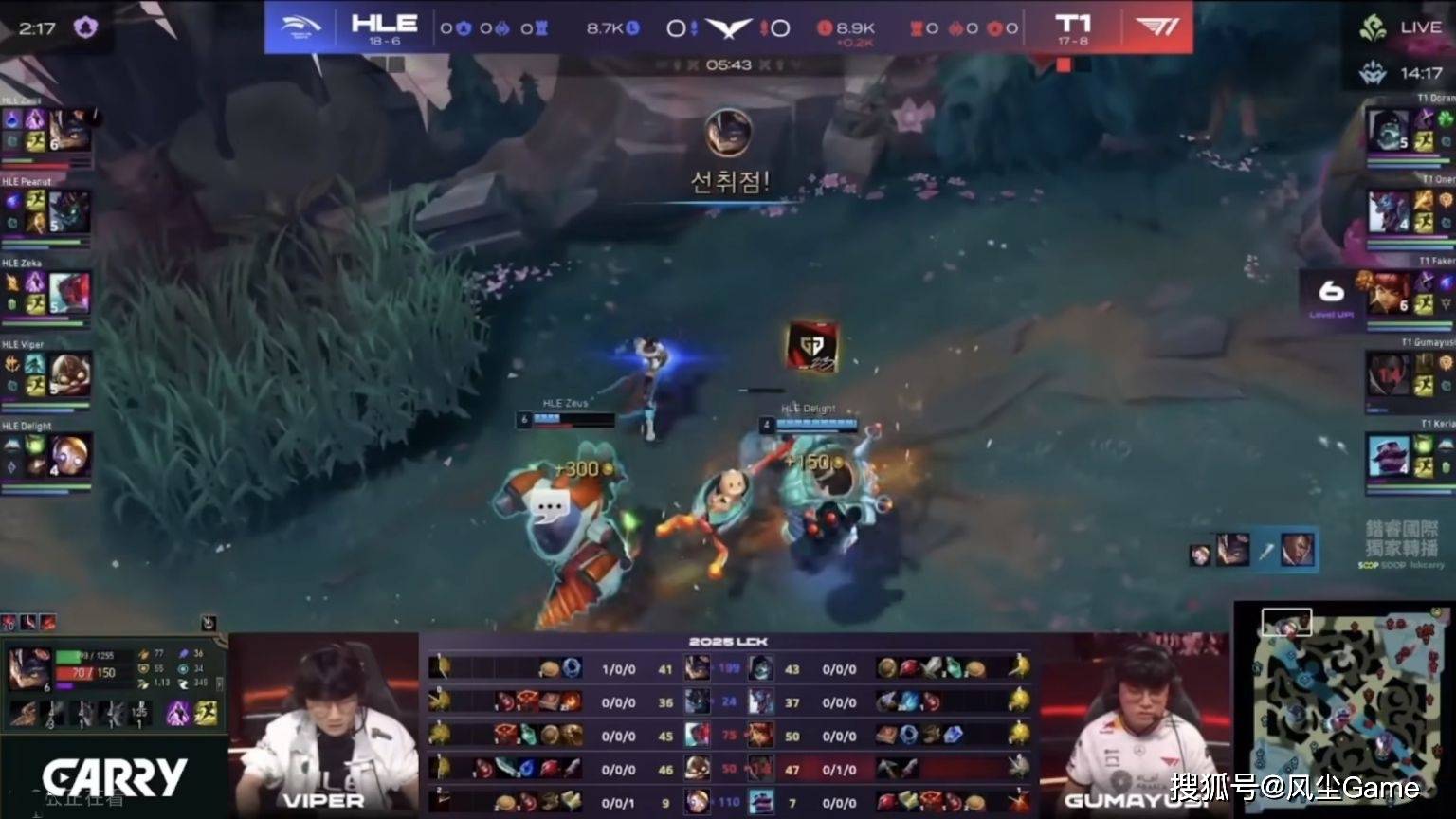The image size is (1456, 819).
Task: Click Viper's yellow trinket ward icon in the scoreboard row
Action: pos(441,766)
